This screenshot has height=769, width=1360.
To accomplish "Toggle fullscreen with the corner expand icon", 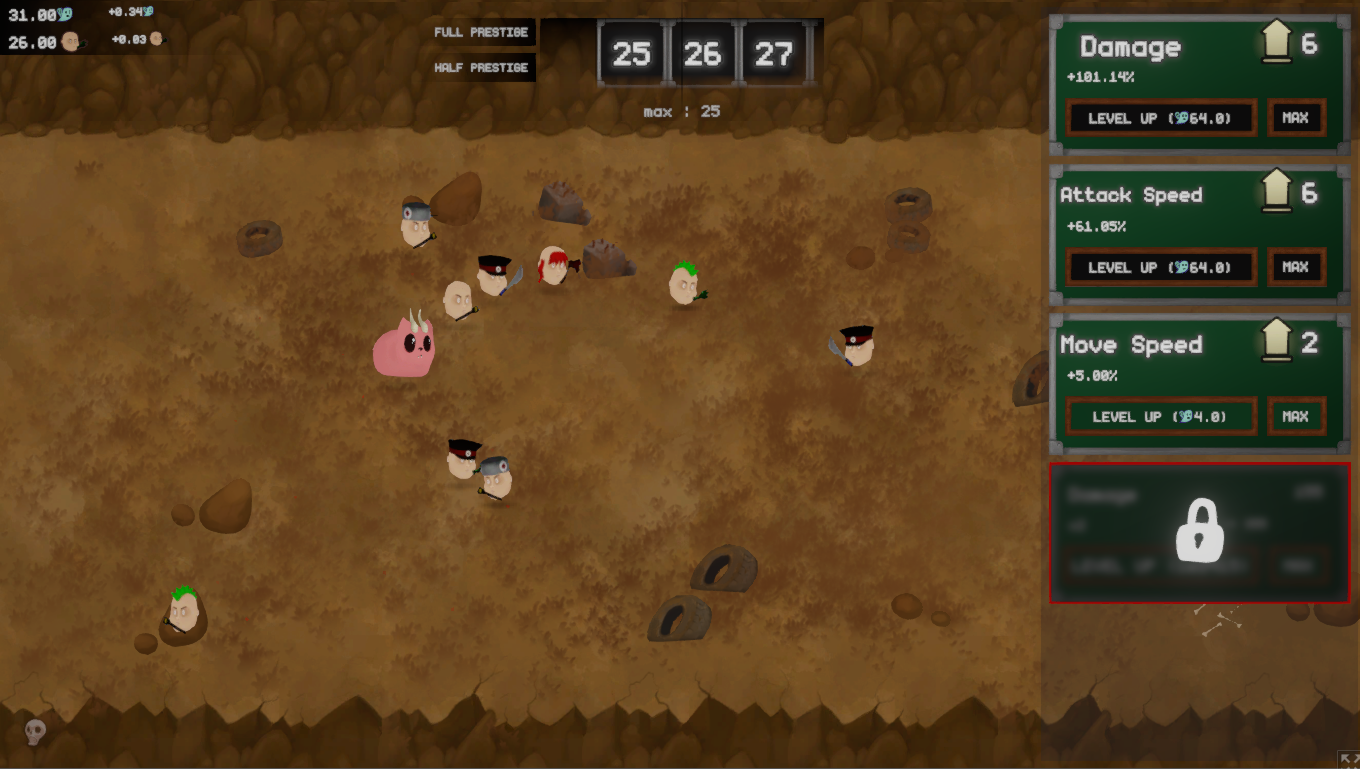I will coord(1346,758).
